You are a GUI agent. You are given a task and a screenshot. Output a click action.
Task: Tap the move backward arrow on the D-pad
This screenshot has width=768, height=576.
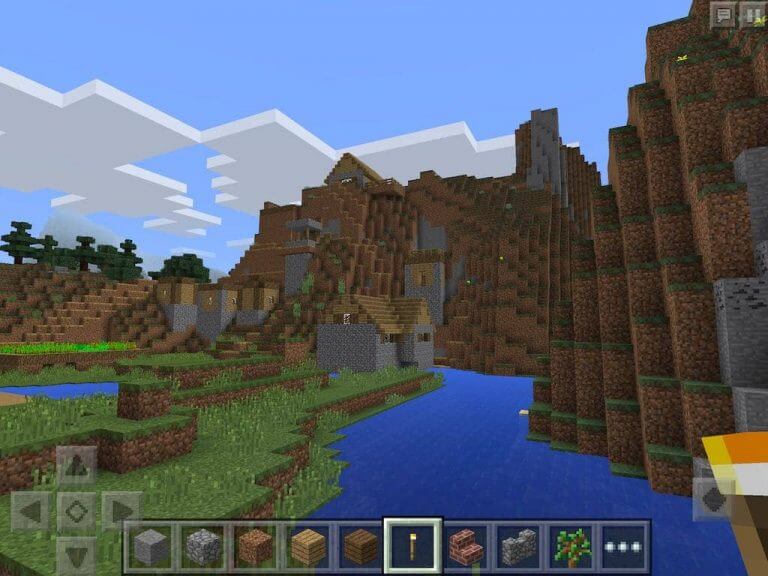76,555
